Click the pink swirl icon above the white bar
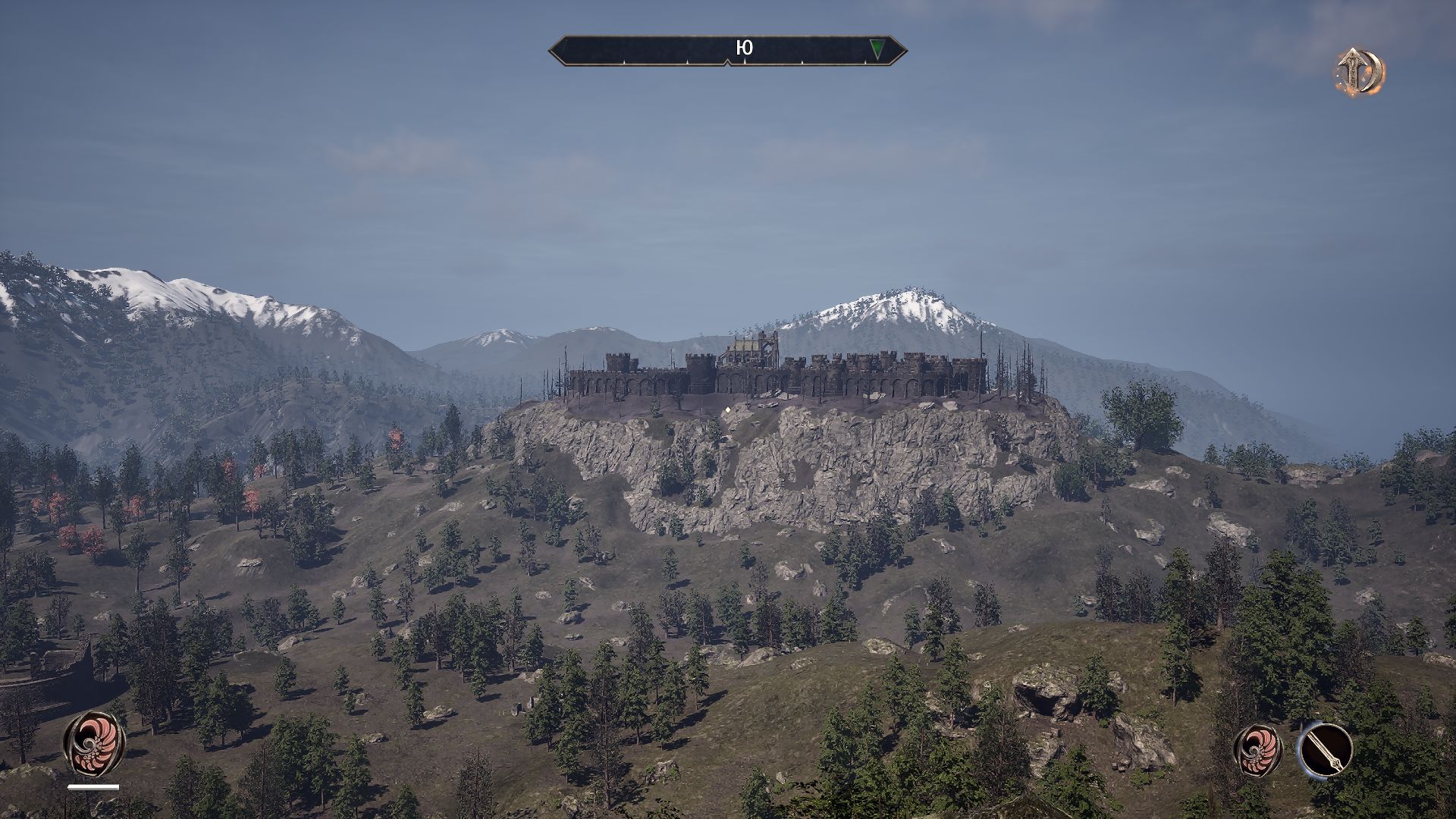Screen dimensions: 1456x819 coord(94,742)
